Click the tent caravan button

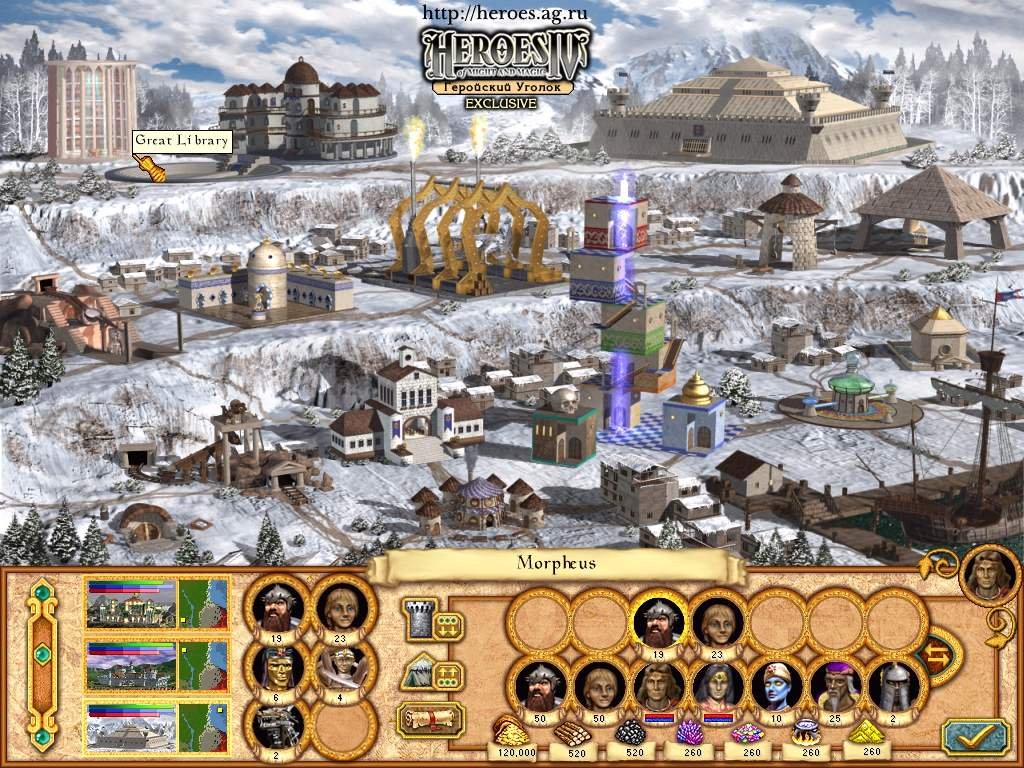(417, 673)
